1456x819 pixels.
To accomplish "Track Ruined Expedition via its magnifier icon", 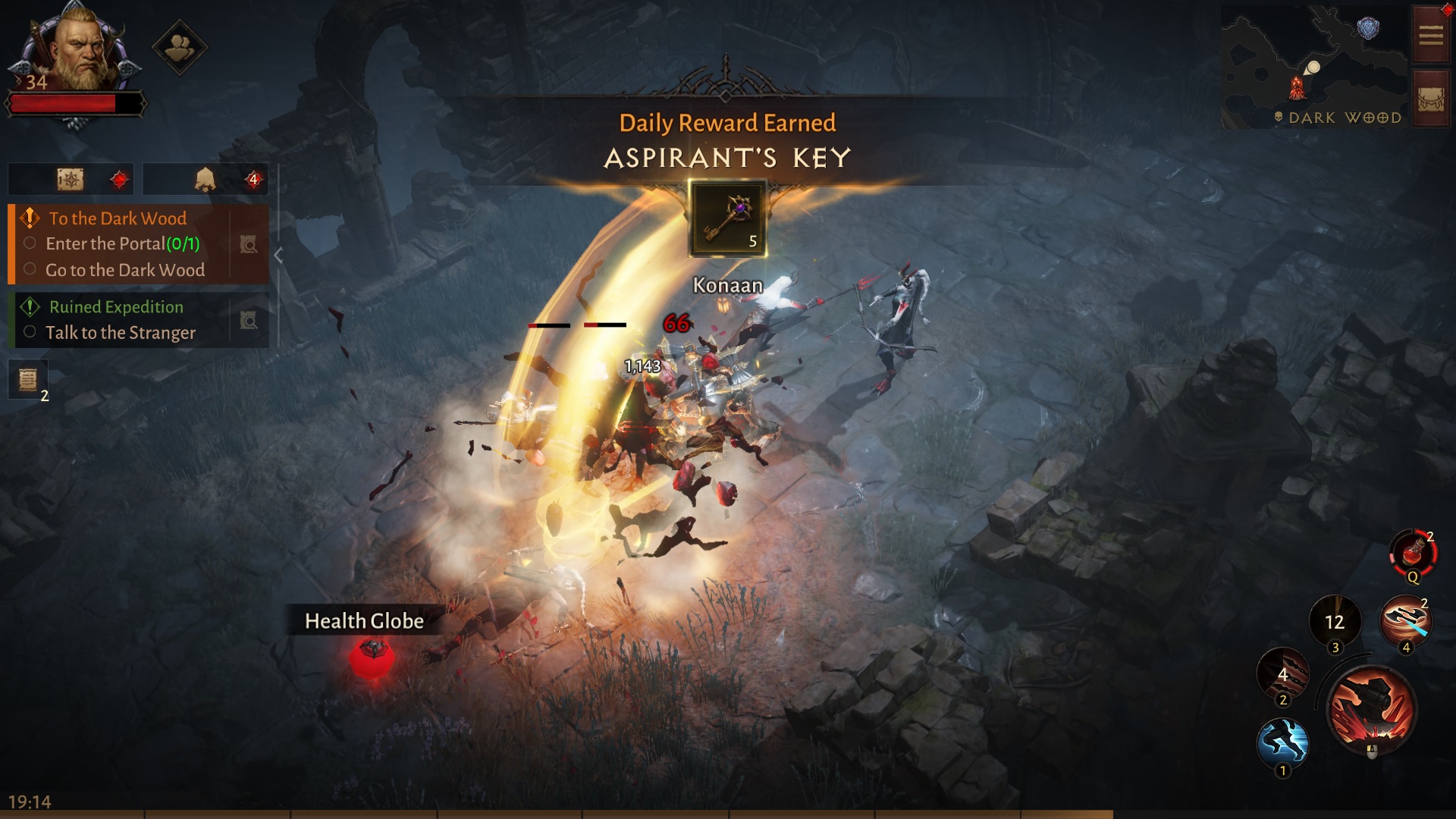I will pyautogui.click(x=248, y=320).
